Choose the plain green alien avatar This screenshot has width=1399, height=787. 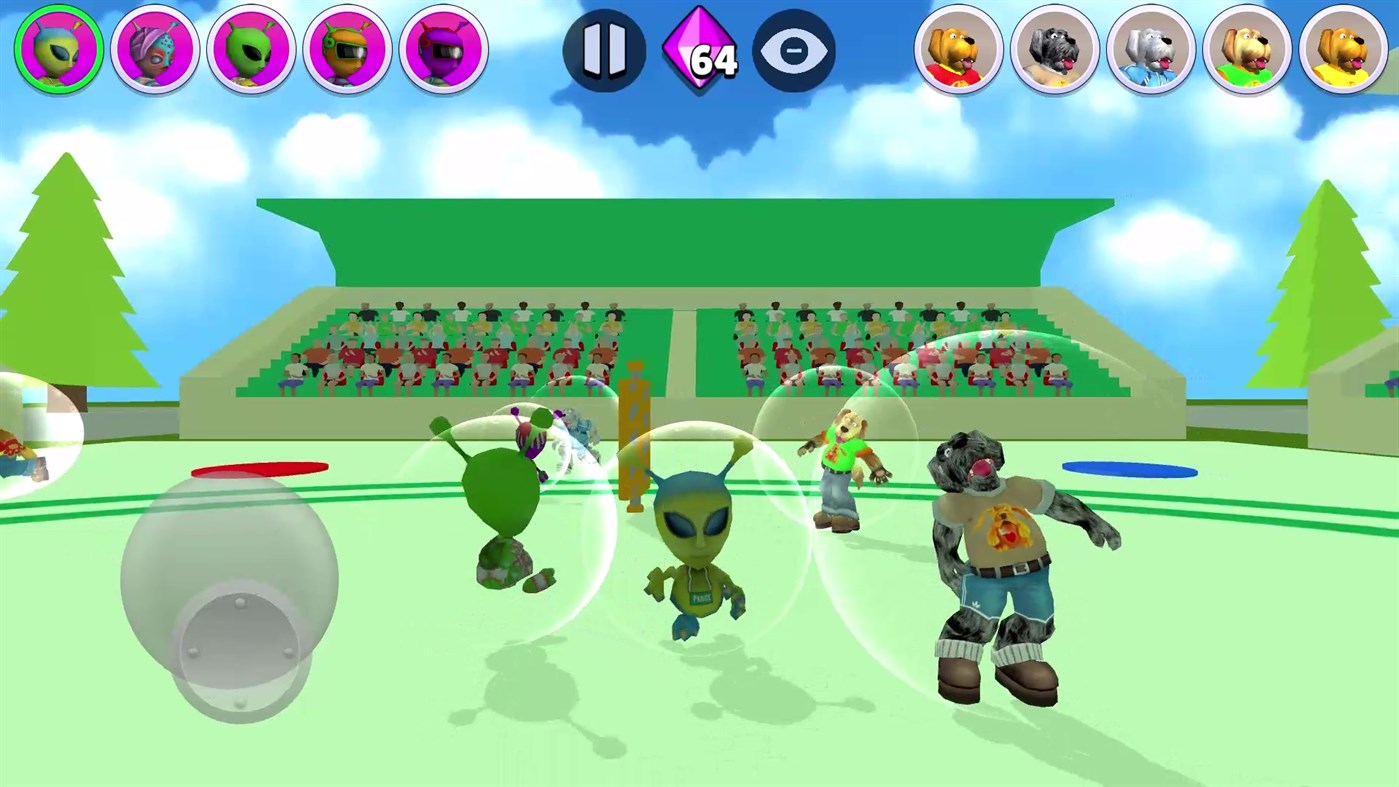(251, 48)
